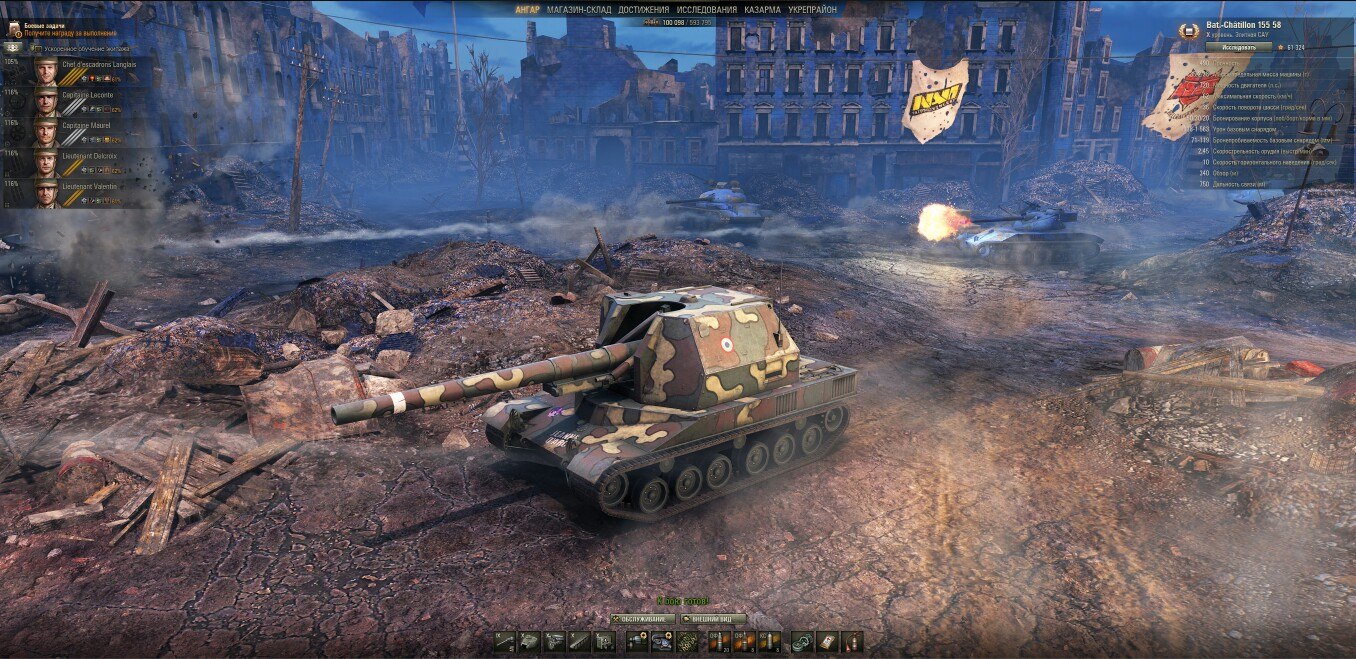Image resolution: width=1356 pixels, height=659 pixels.
Task: Open the Обслуживание service menu
Action: 641,619
